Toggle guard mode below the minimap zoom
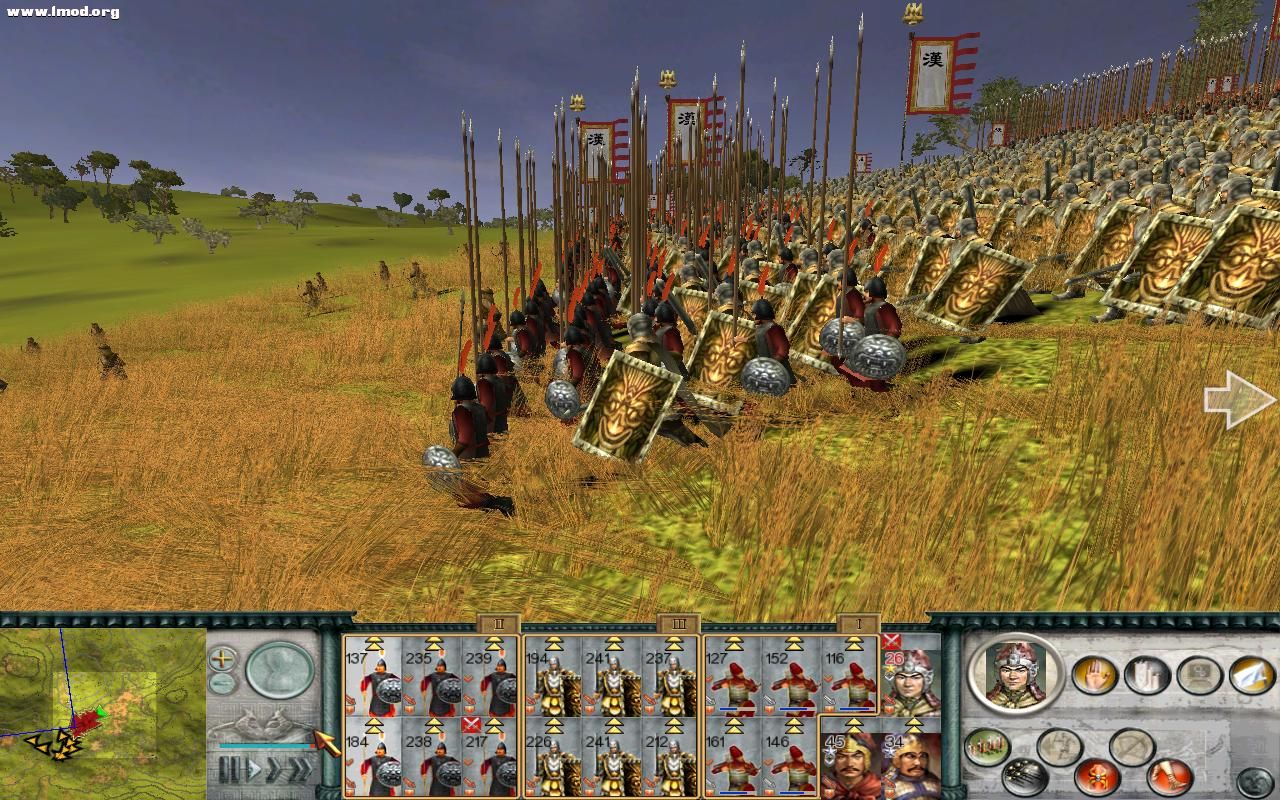 [x=221, y=683]
